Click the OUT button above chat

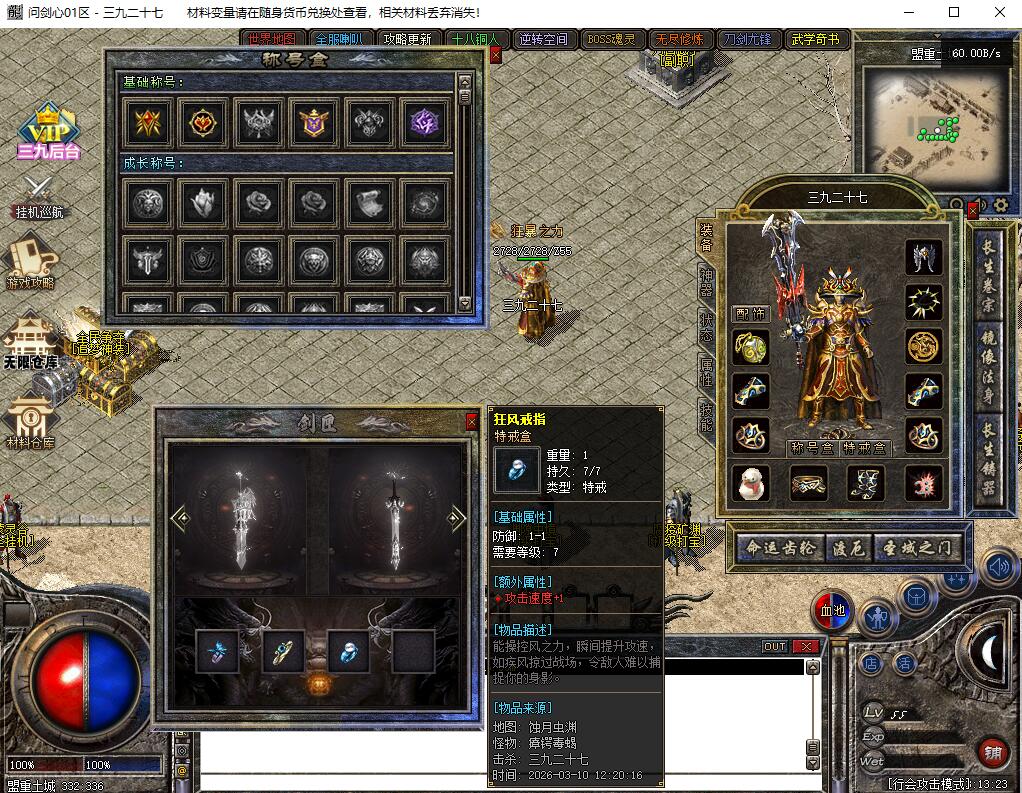click(x=775, y=647)
